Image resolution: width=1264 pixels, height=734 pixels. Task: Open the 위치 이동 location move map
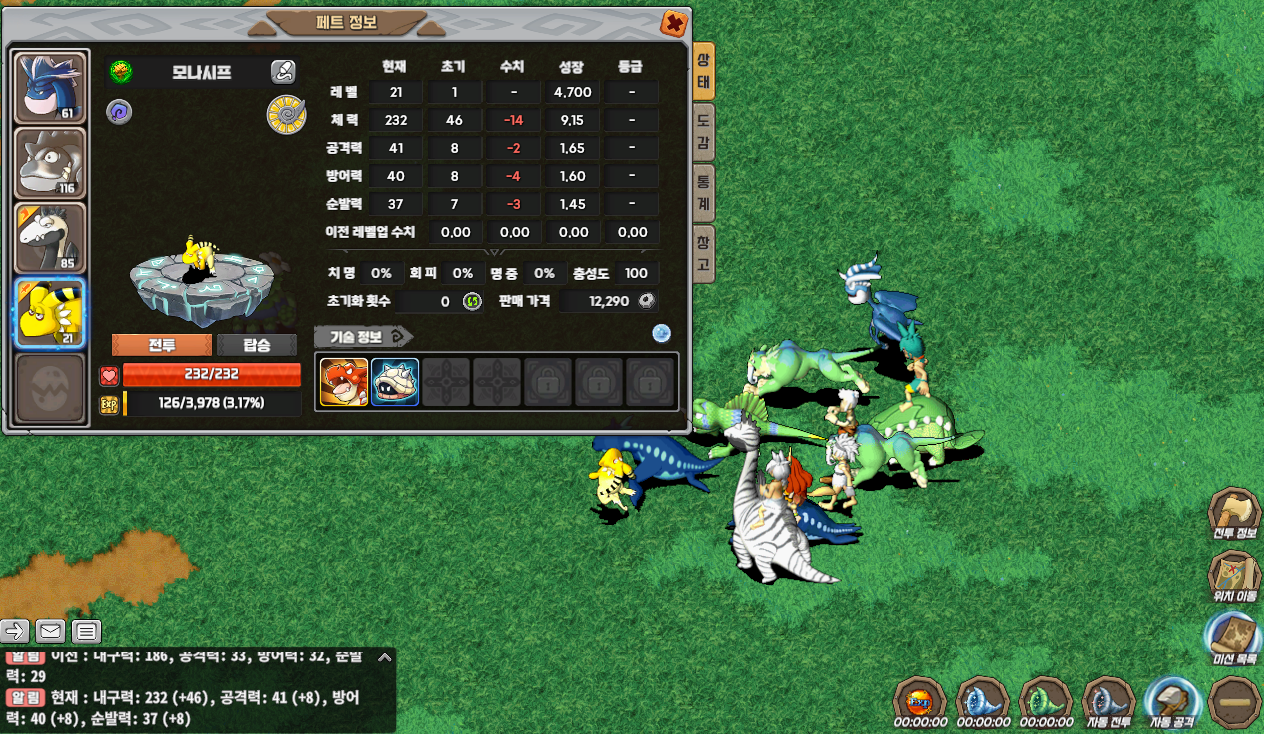click(x=1233, y=577)
